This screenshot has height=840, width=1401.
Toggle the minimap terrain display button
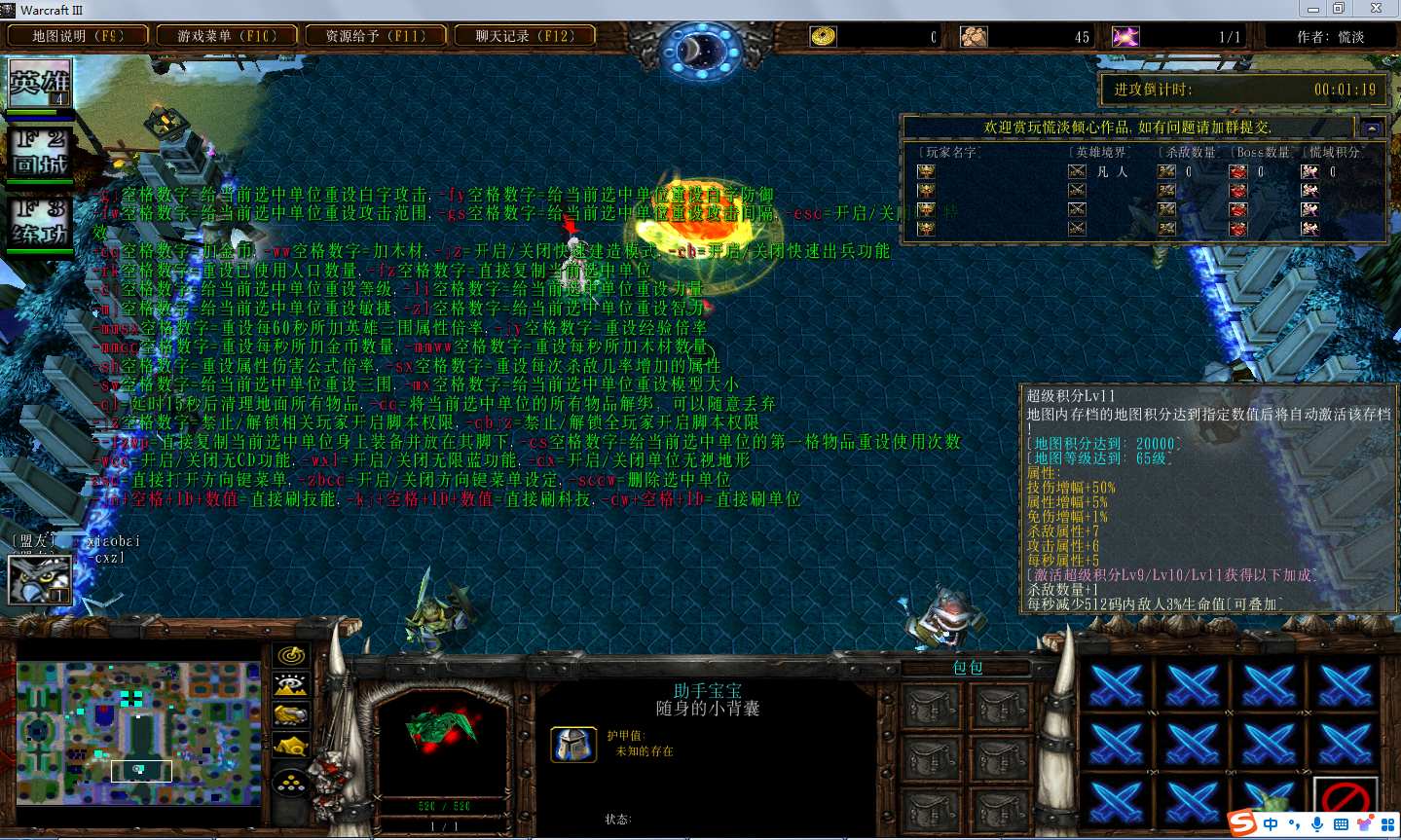tap(291, 685)
